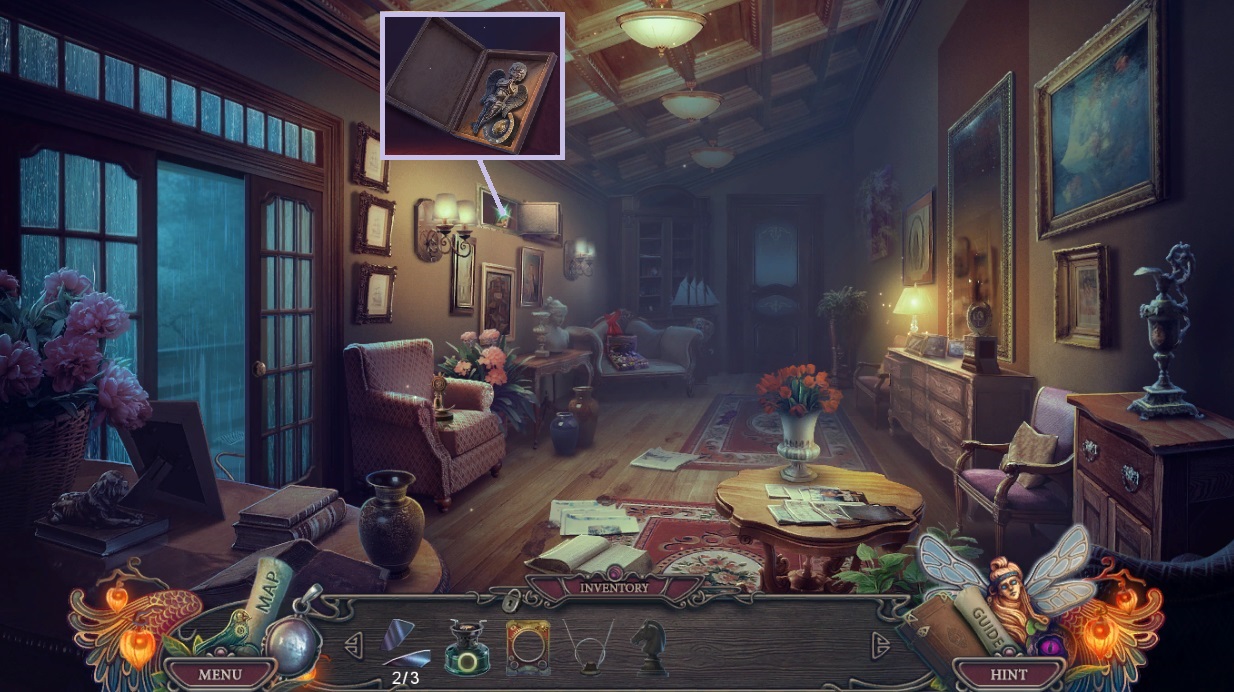Choose the black chess knight item
This screenshot has height=692, width=1234.
pyautogui.click(x=649, y=645)
